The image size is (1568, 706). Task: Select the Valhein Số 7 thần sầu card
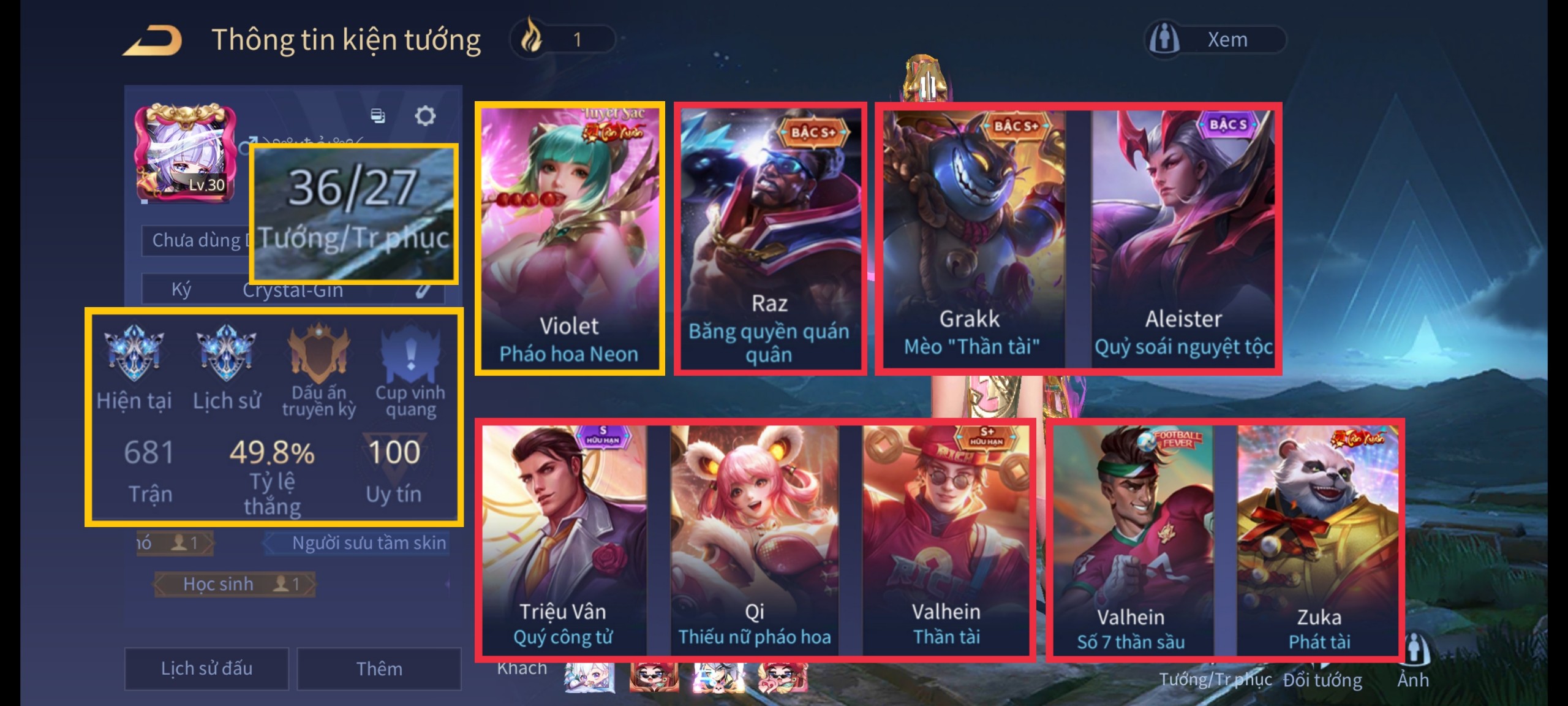[x=1132, y=541]
